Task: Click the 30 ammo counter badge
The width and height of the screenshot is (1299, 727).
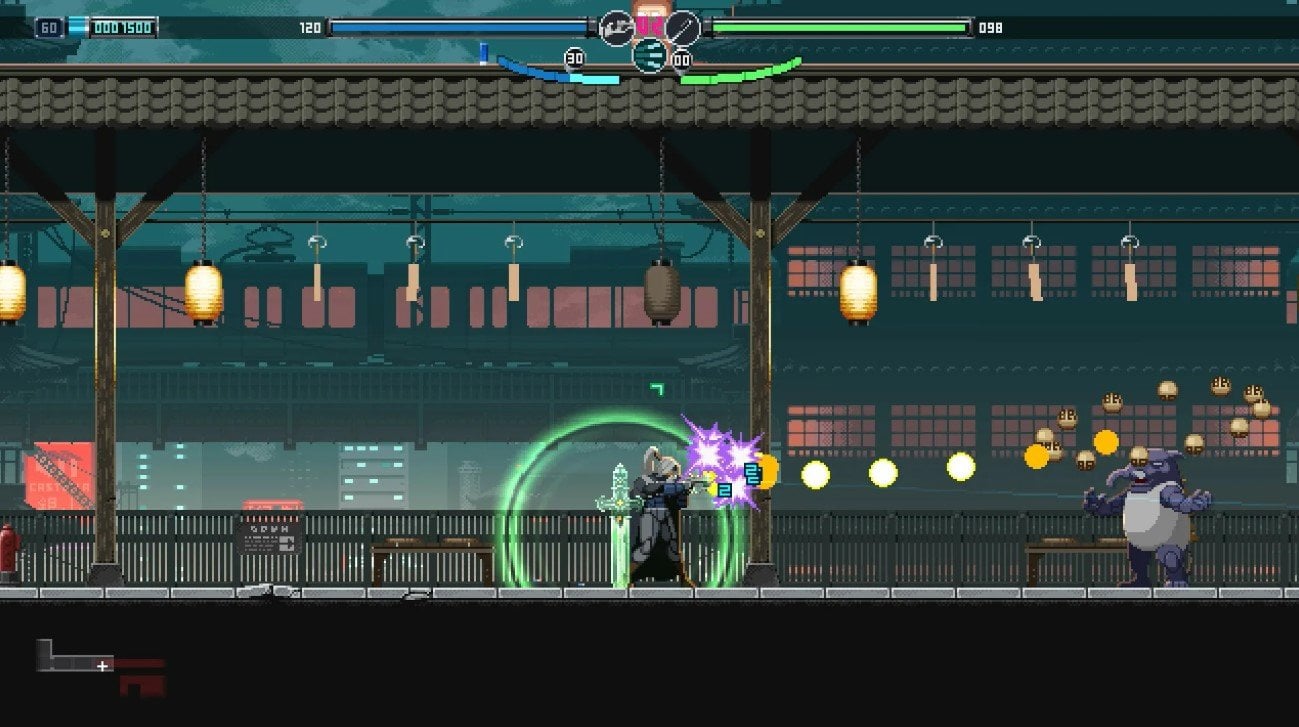Action: click(x=573, y=58)
